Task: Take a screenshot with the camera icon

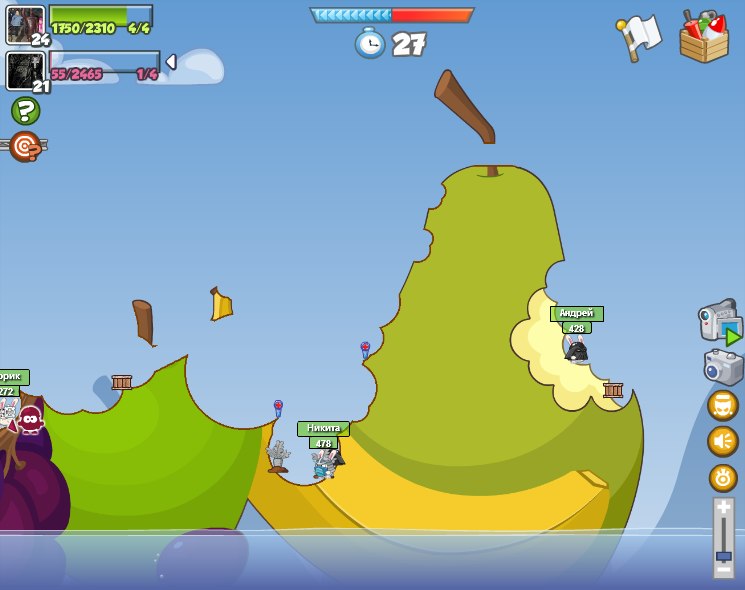Action: pos(722,366)
